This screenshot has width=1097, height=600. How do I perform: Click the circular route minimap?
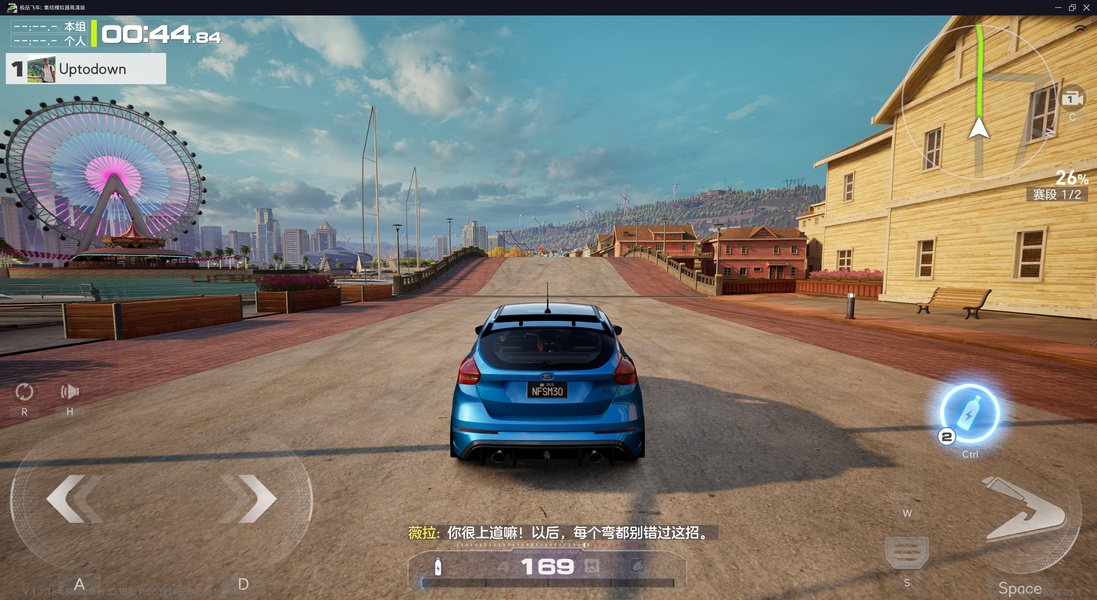979,102
